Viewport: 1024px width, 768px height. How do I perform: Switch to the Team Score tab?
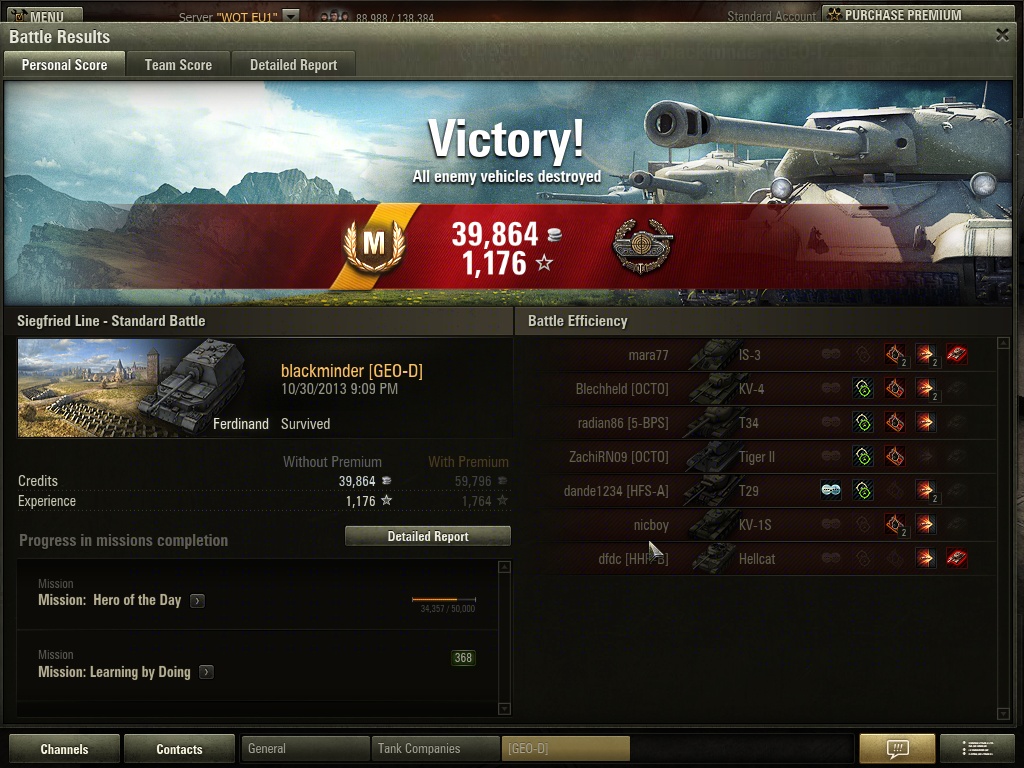point(178,65)
